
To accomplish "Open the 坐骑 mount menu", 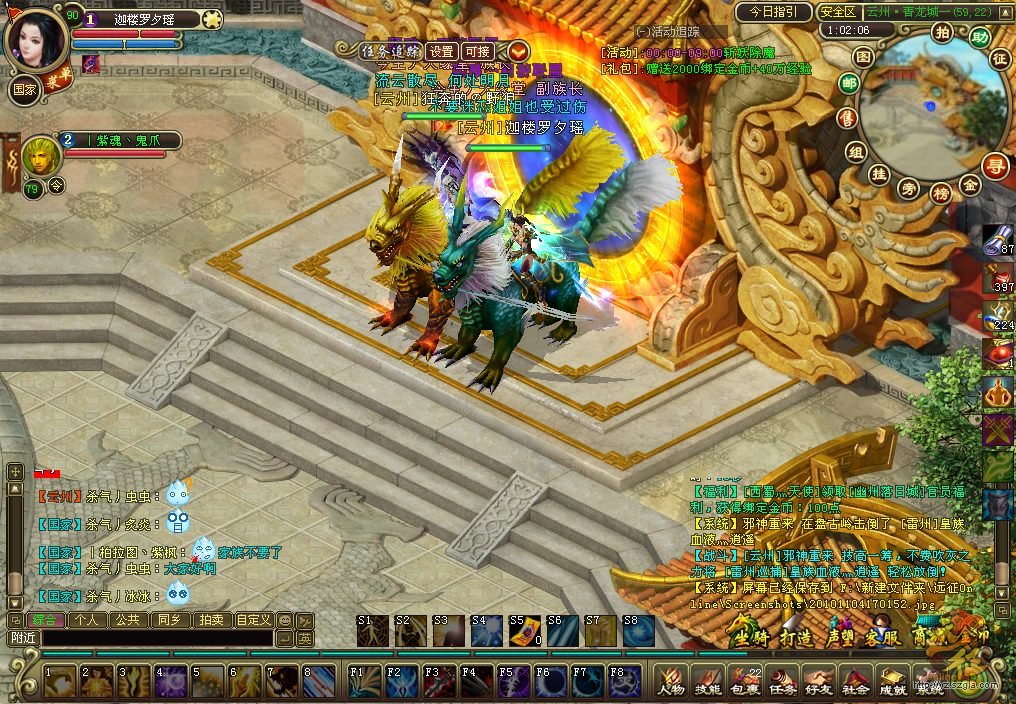I will (748, 637).
